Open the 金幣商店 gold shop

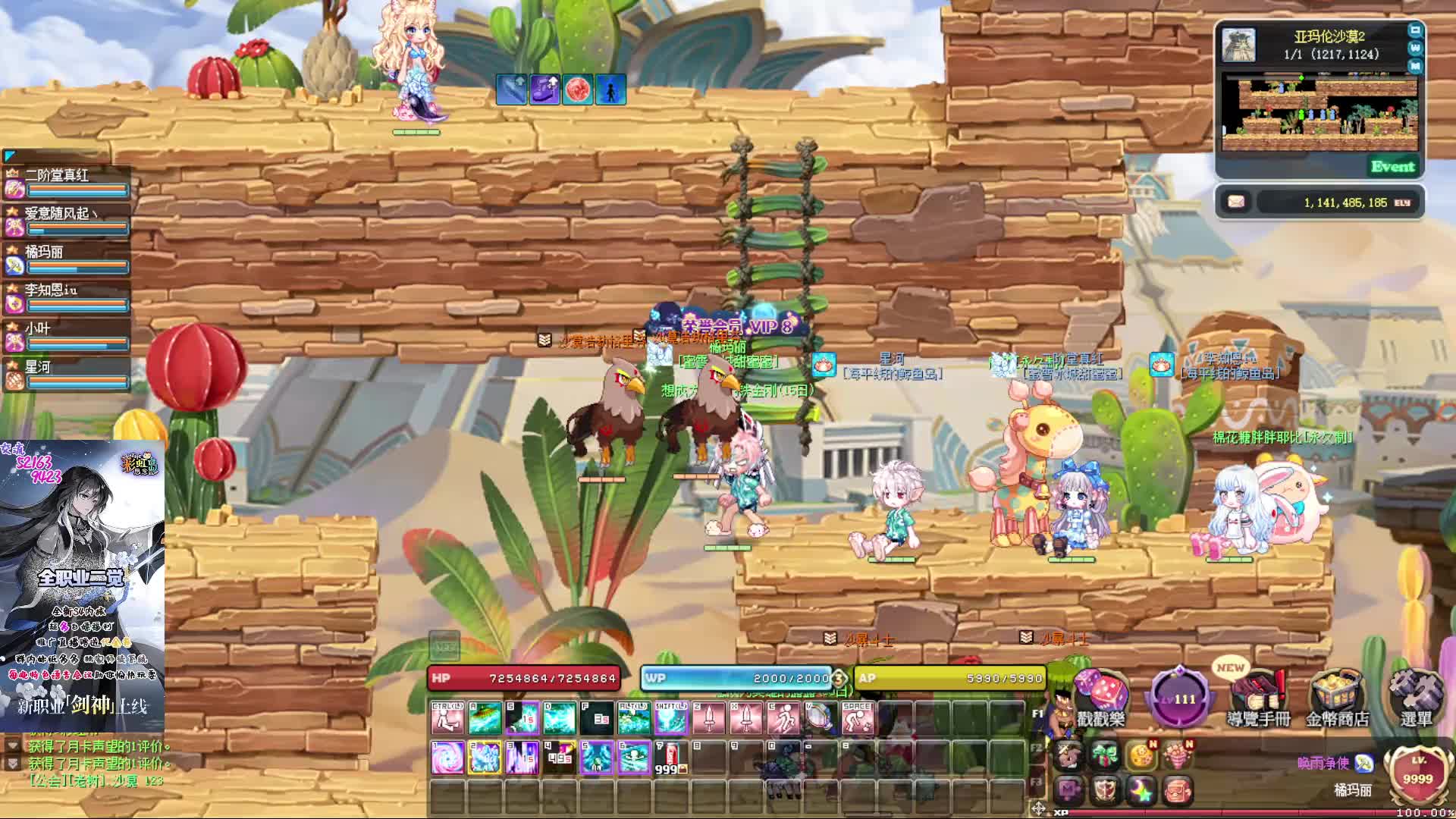click(x=1337, y=696)
